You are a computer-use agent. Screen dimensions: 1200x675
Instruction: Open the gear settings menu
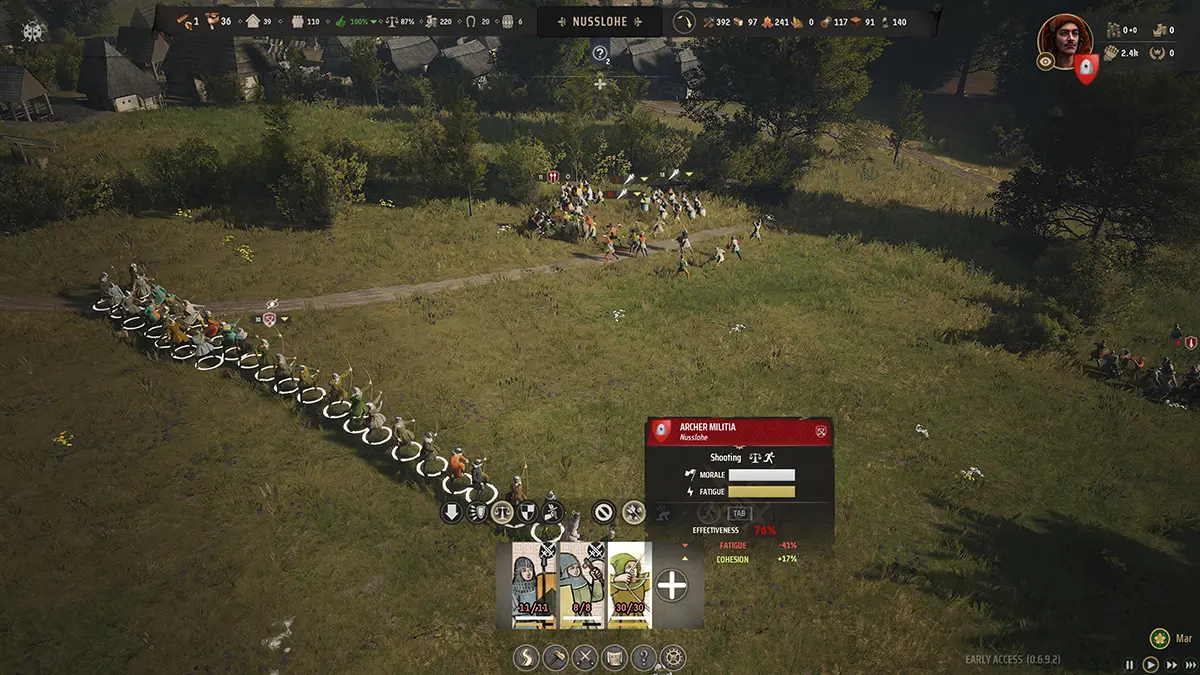click(675, 658)
